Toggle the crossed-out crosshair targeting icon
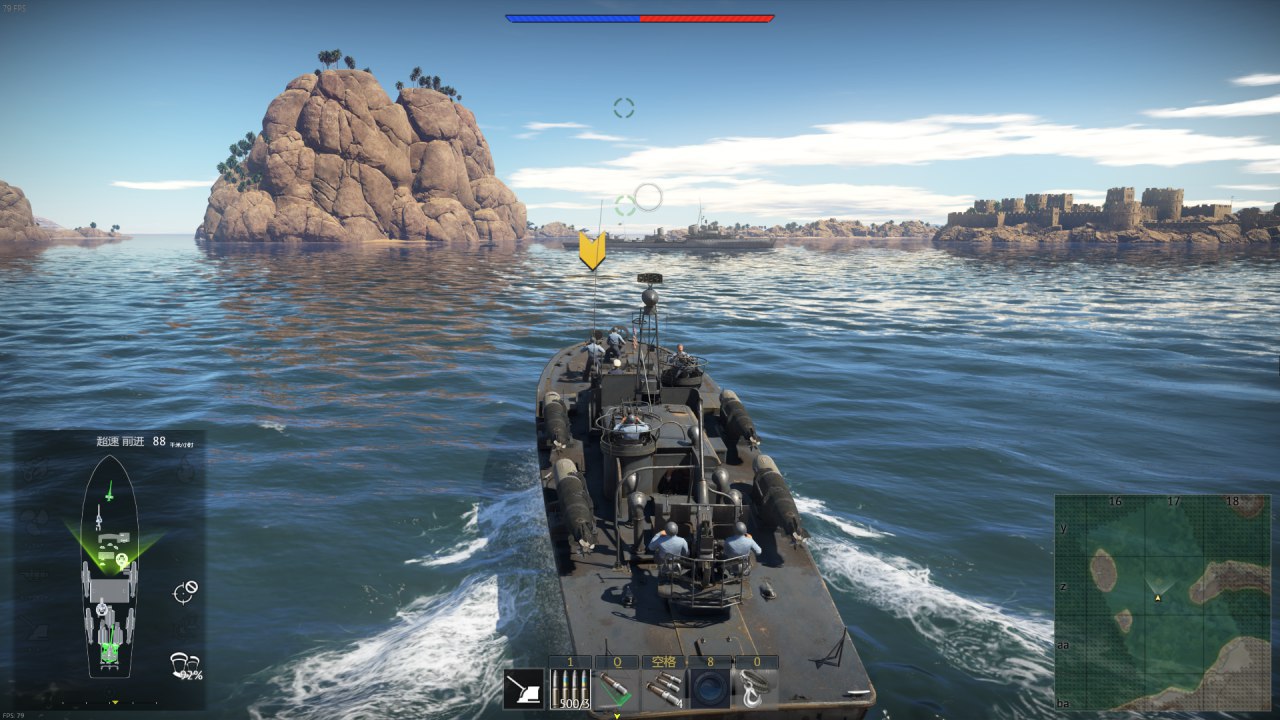 (x=184, y=592)
